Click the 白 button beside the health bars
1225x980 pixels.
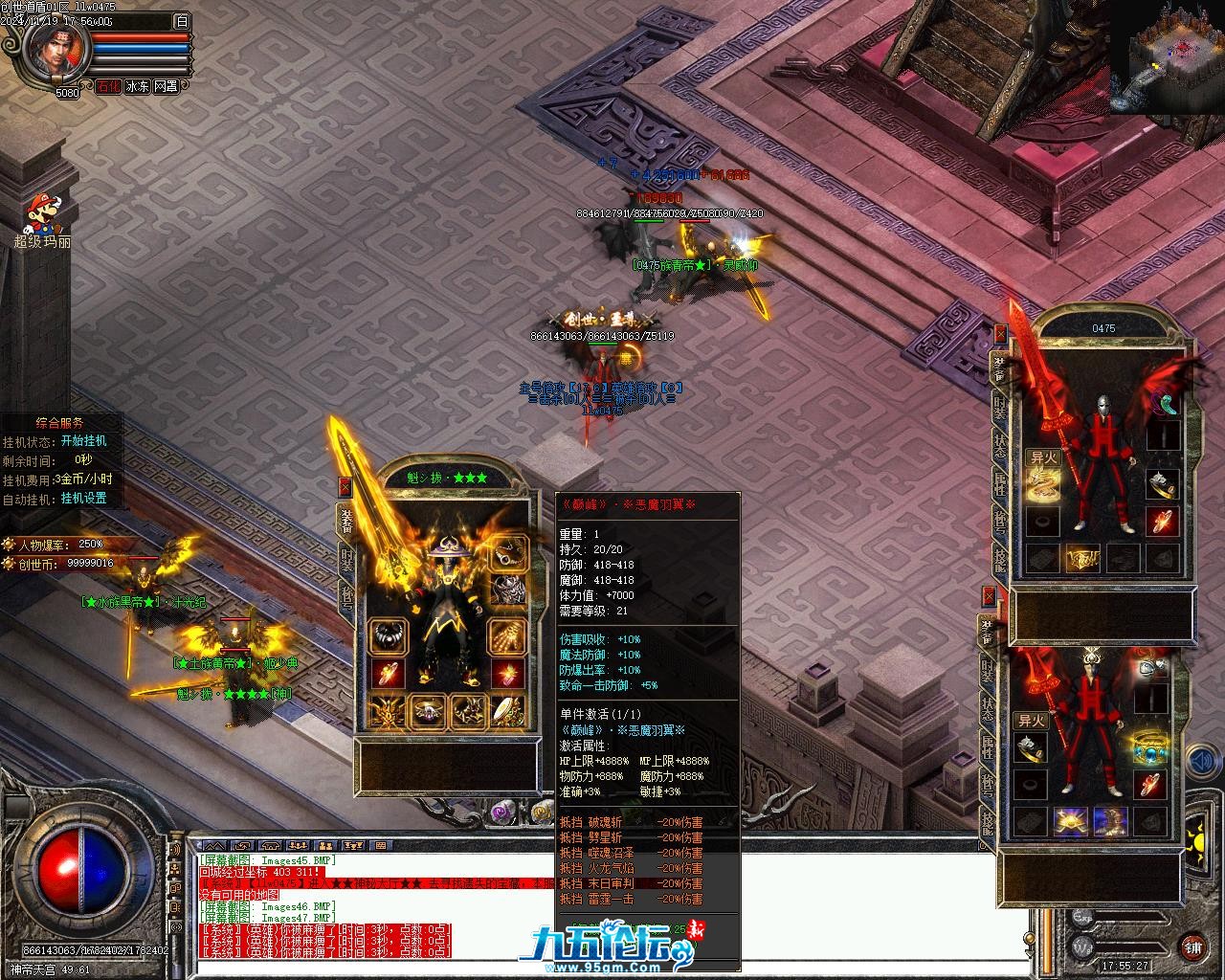(182, 21)
